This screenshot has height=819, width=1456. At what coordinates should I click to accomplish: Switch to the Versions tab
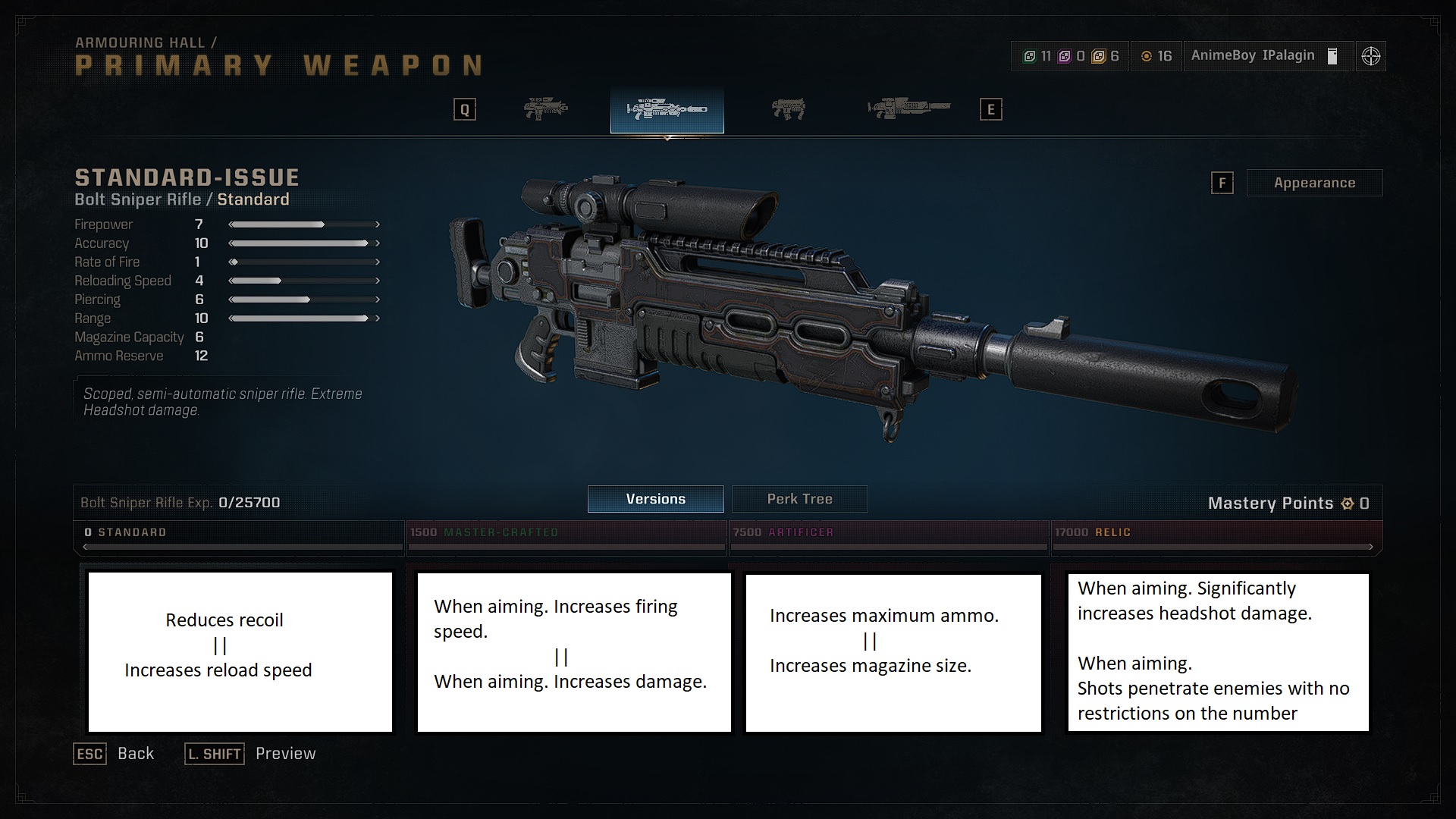click(655, 499)
